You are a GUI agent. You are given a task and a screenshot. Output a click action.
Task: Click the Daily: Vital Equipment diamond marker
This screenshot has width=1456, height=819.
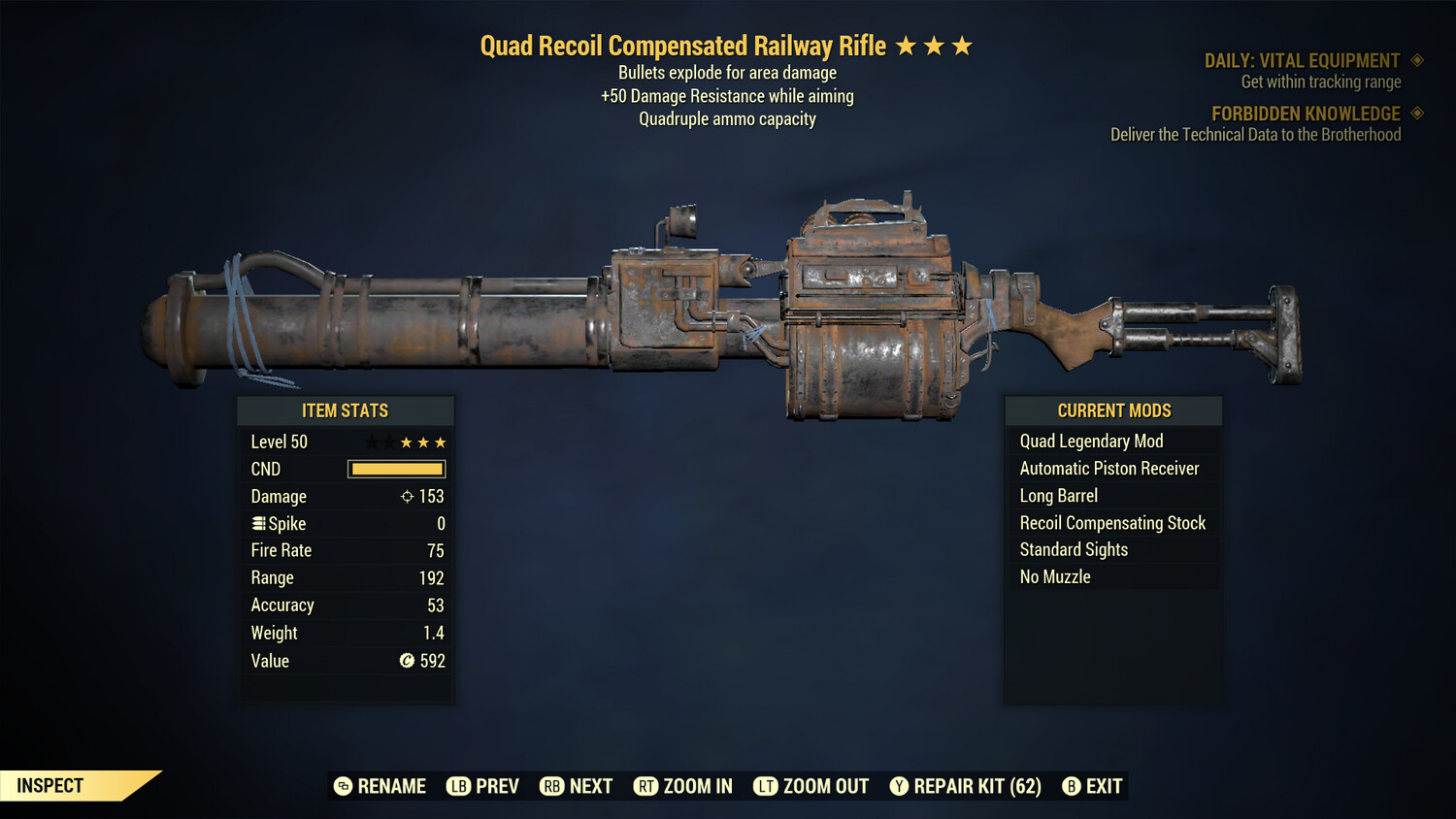point(1415,60)
